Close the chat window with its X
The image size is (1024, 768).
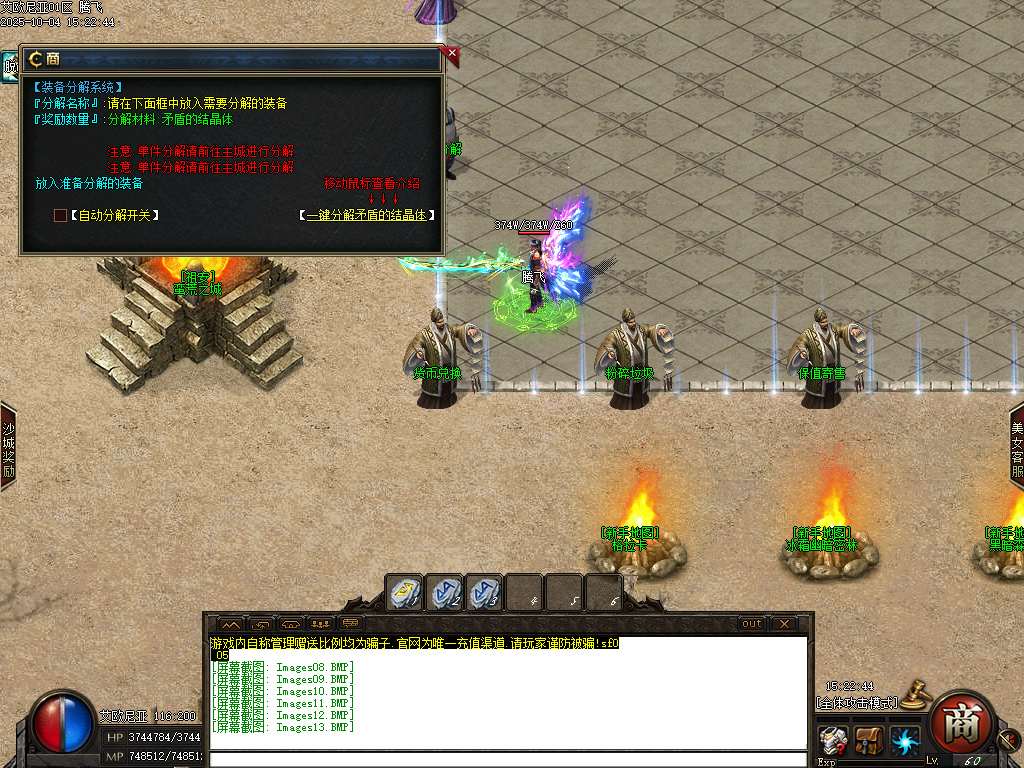coord(784,624)
